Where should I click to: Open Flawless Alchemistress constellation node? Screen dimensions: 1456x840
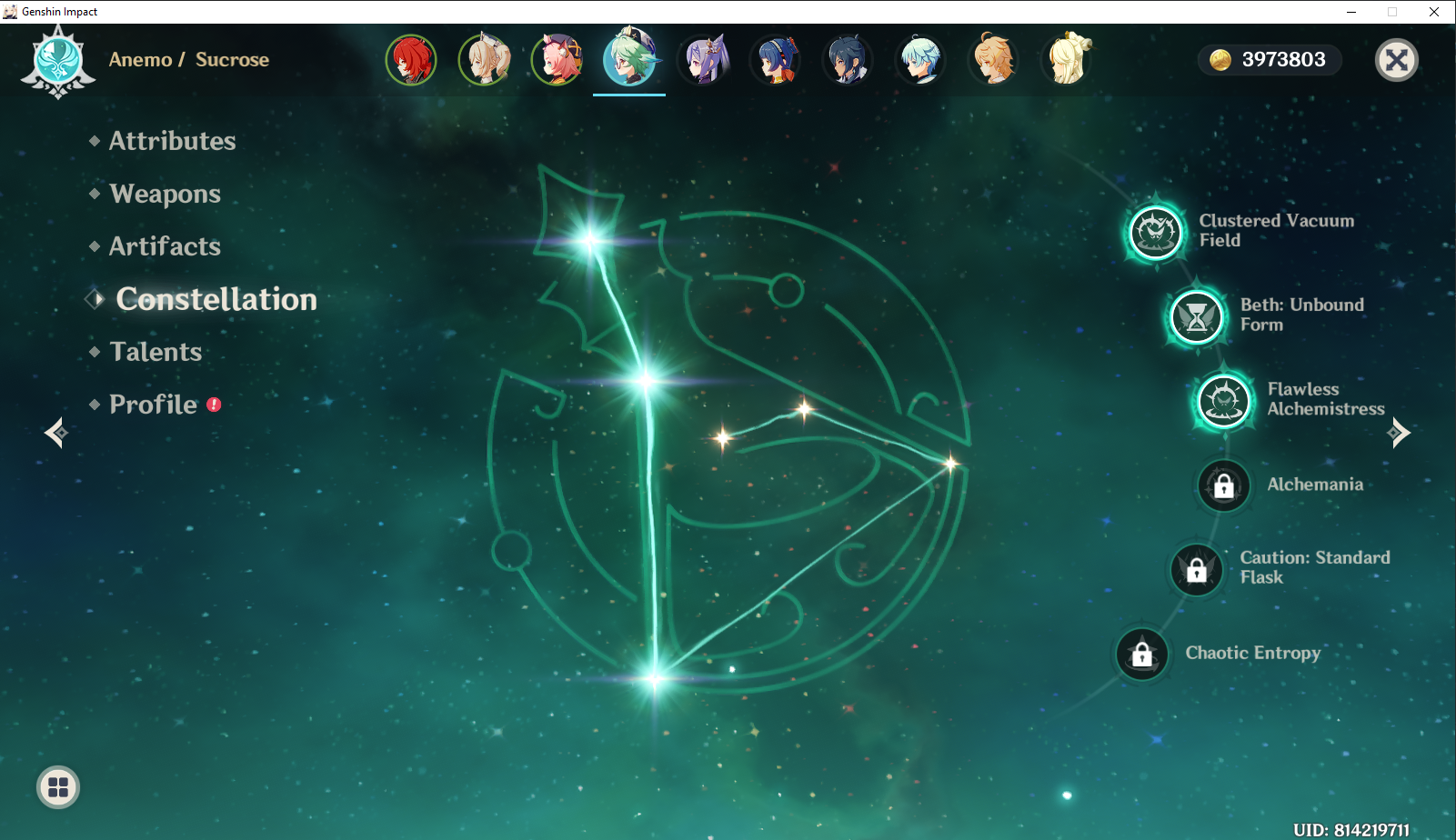coord(1224,400)
